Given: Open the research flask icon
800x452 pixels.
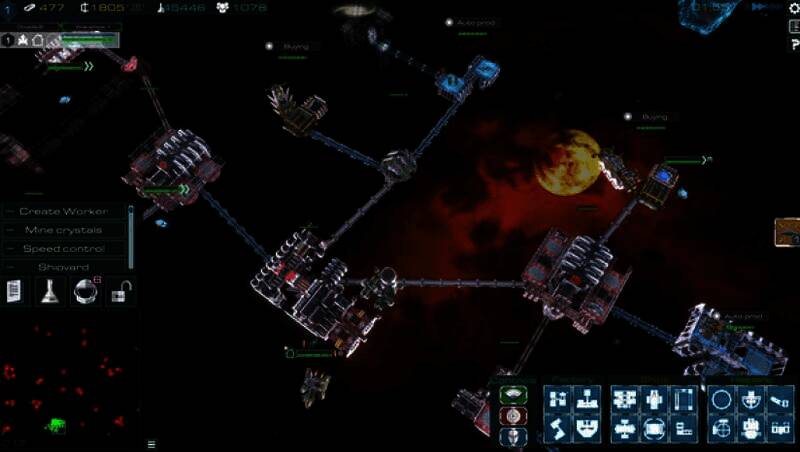Looking at the screenshot, I should point(48,292).
